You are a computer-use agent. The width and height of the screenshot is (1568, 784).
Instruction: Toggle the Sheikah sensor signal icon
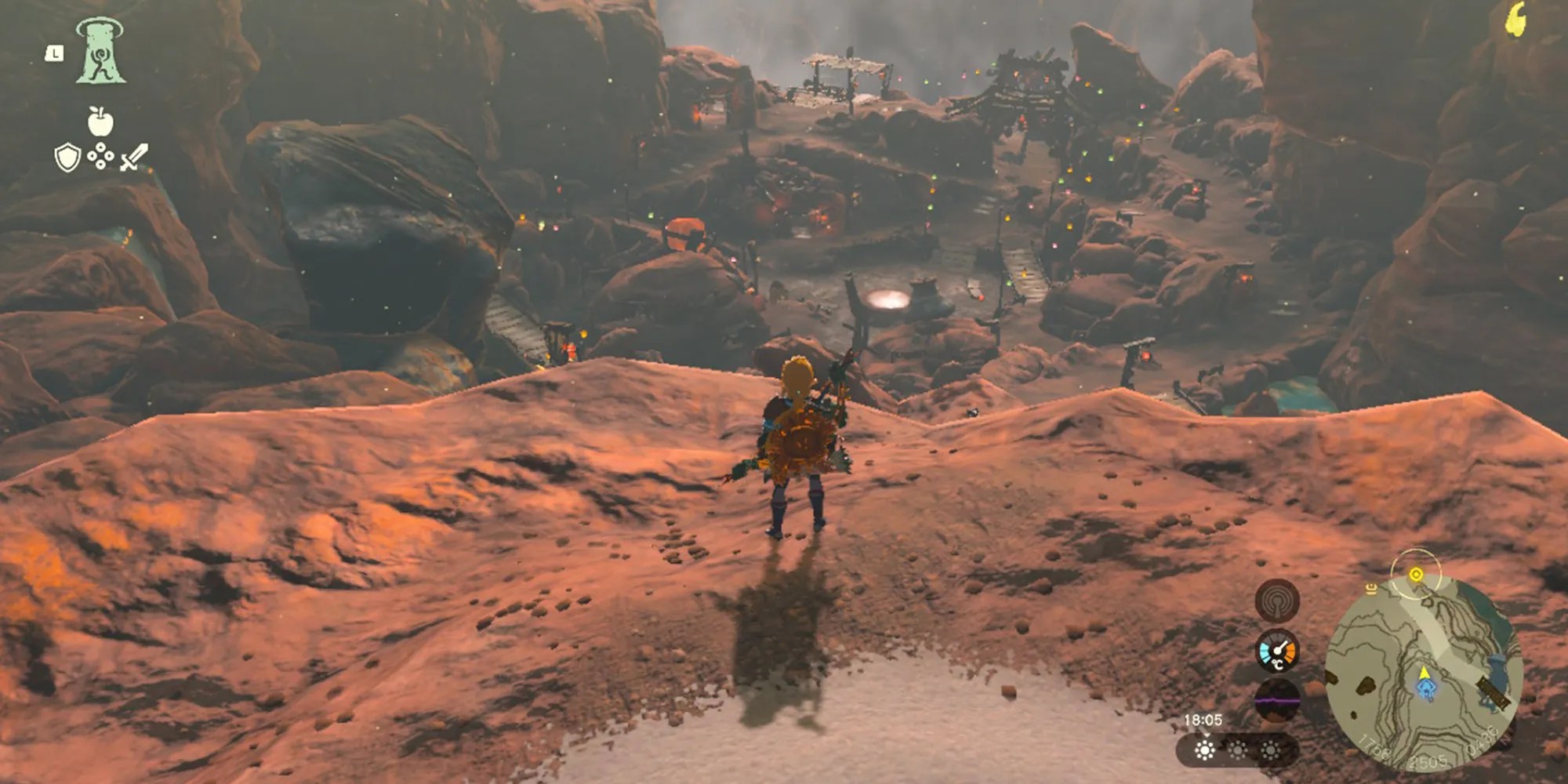pyautogui.click(x=1277, y=601)
